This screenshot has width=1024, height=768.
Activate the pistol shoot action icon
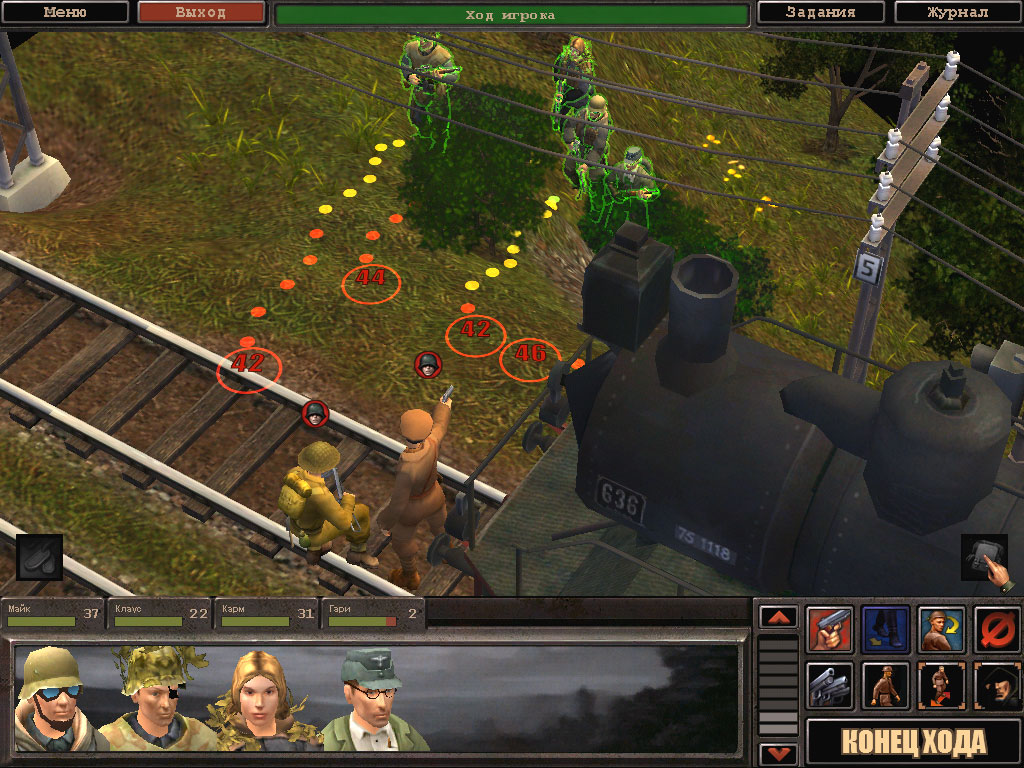(830, 630)
